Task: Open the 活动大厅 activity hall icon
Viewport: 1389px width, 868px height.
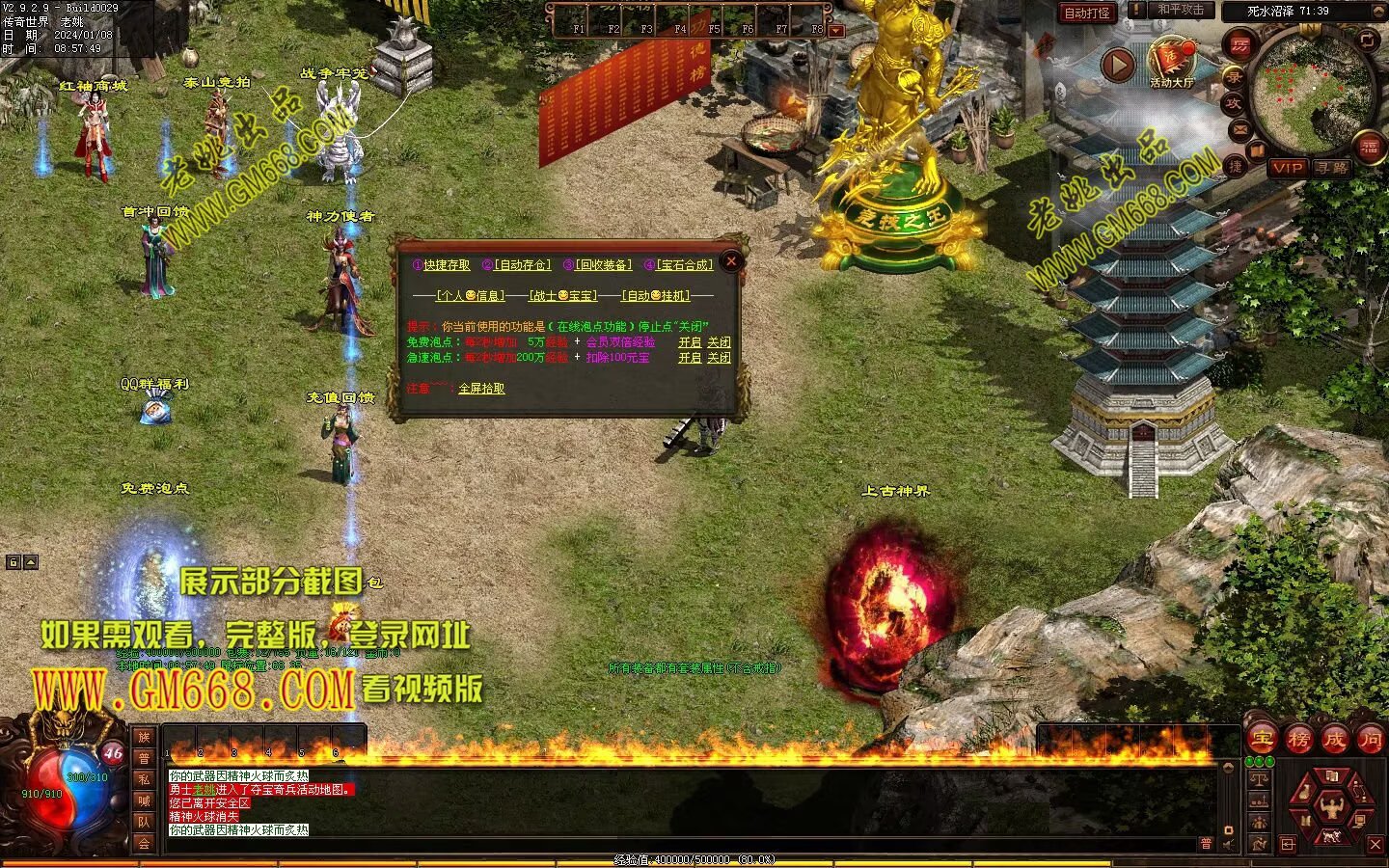Action: click(1171, 64)
